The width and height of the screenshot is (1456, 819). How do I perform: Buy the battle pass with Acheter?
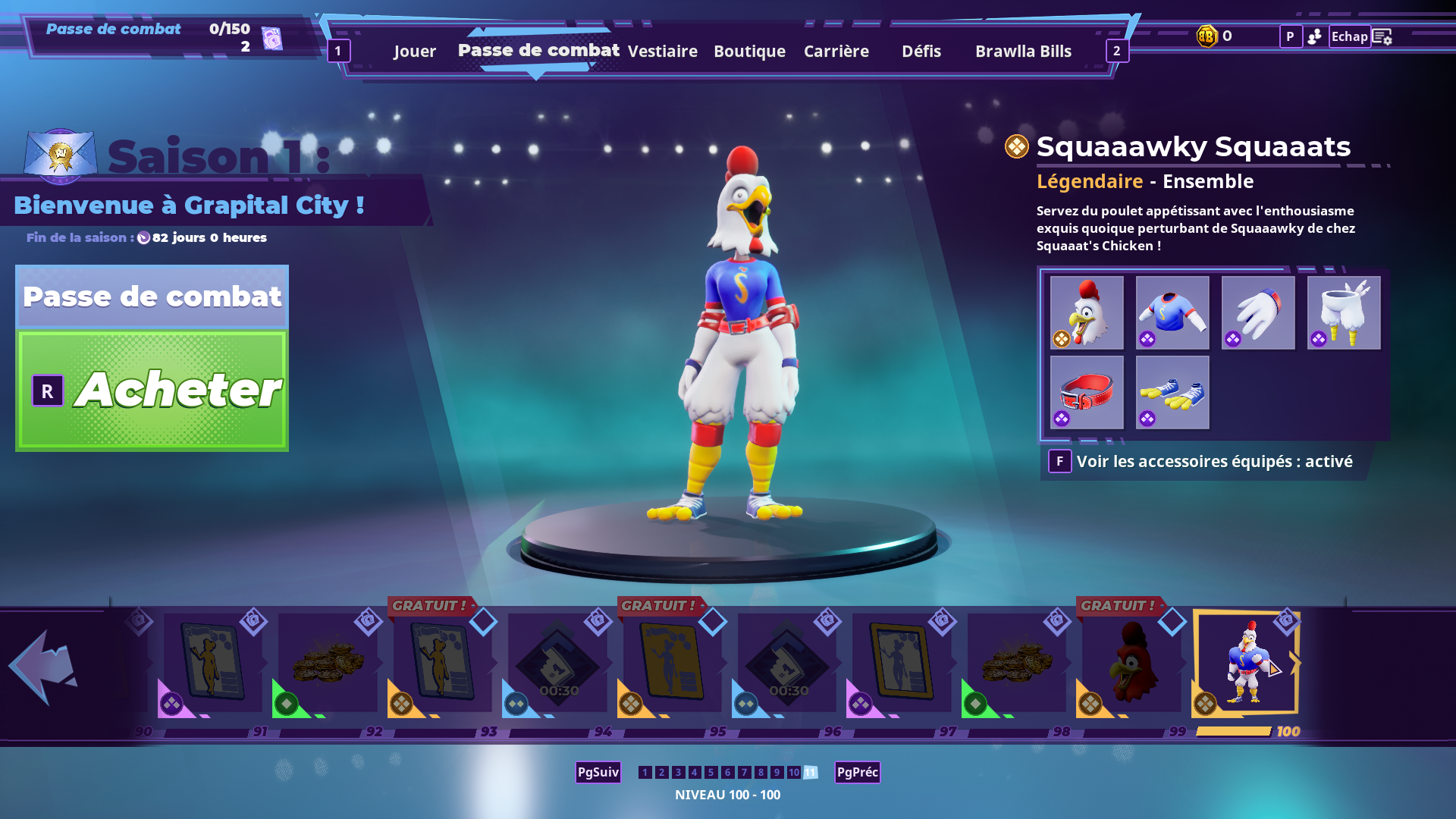pyautogui.click(x=152, y=391)
